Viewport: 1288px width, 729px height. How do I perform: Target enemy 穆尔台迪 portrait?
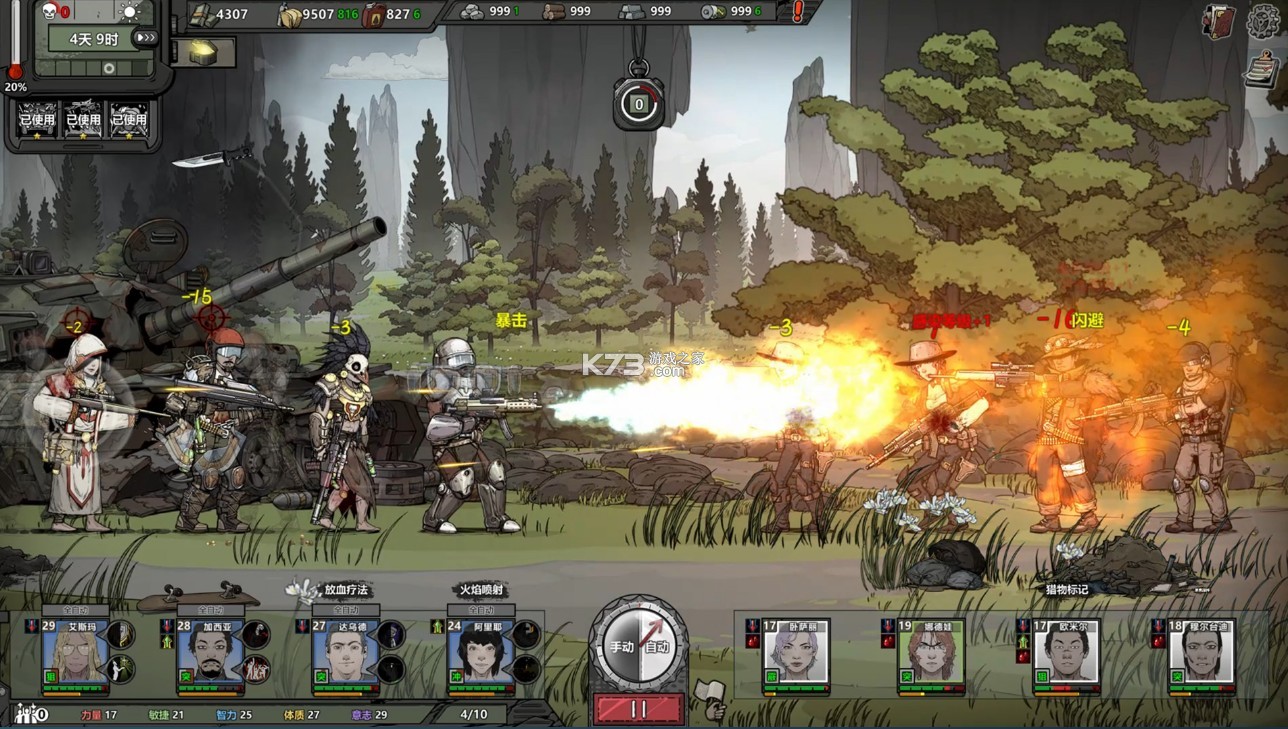1202,653
